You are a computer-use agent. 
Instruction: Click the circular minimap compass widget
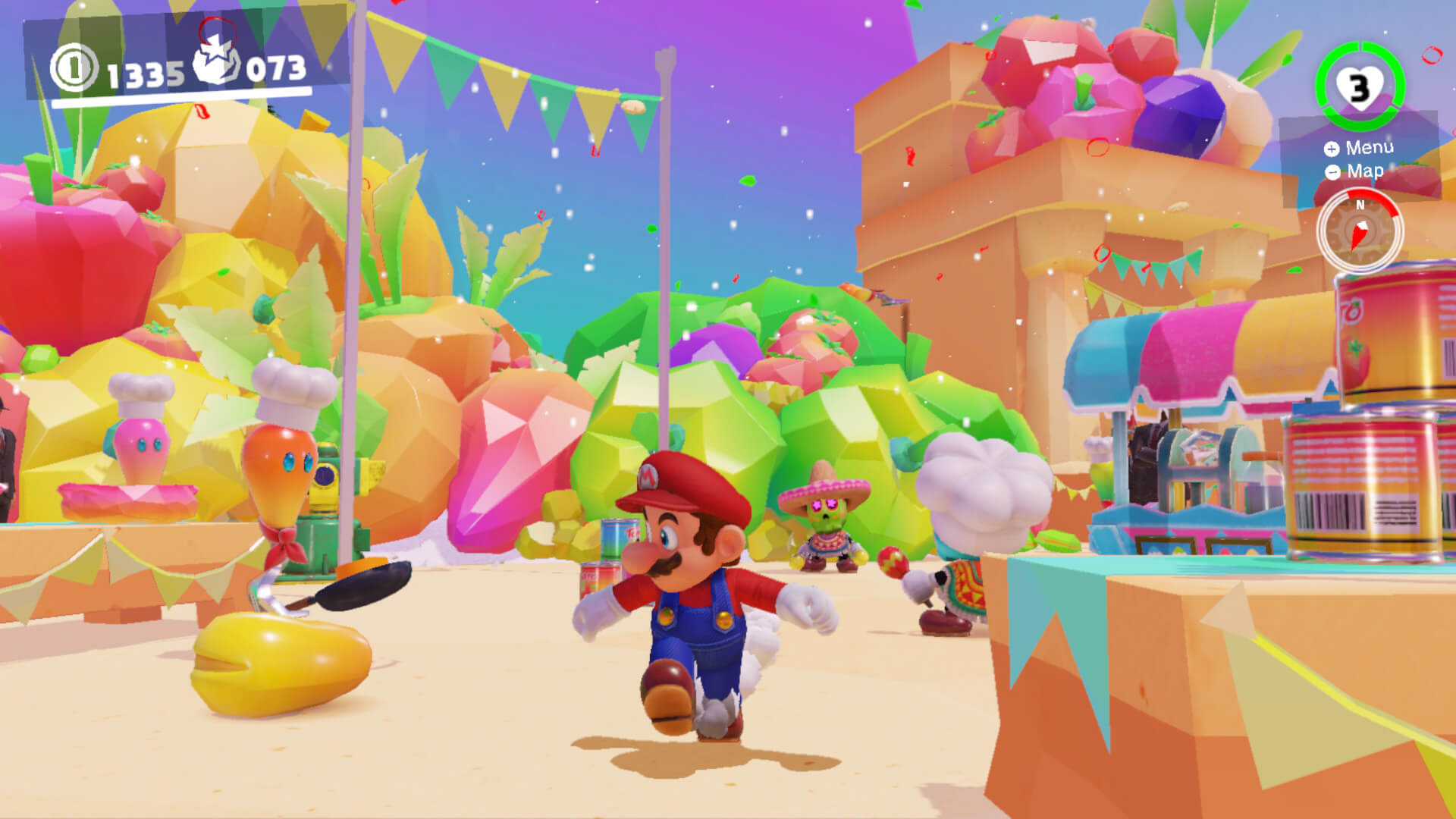(1360, 231)
